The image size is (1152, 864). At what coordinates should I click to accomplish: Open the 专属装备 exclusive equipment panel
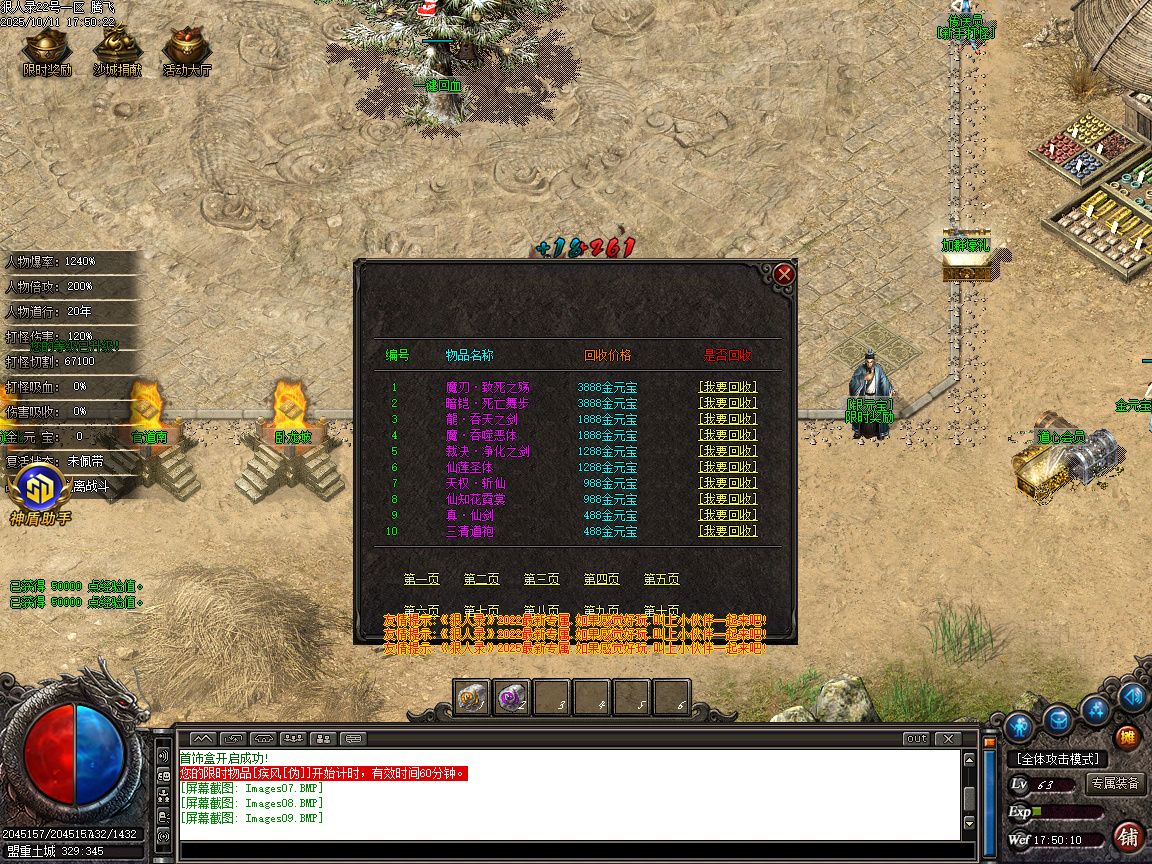1115,784
